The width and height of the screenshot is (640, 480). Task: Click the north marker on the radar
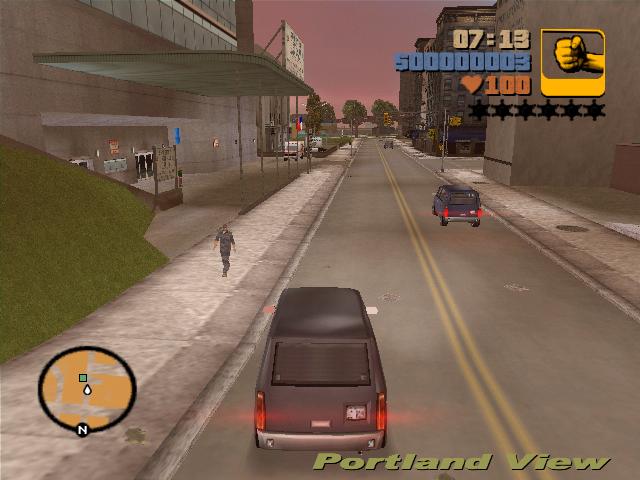click(x=82, y=430)
